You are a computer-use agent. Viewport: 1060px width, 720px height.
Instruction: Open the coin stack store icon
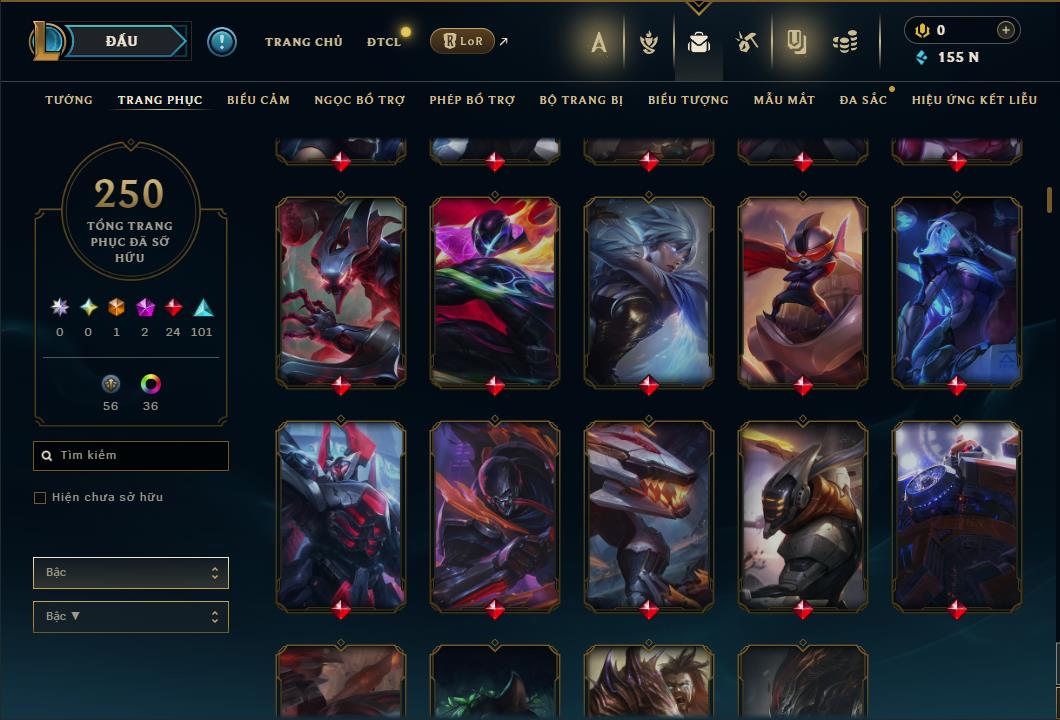845,42
